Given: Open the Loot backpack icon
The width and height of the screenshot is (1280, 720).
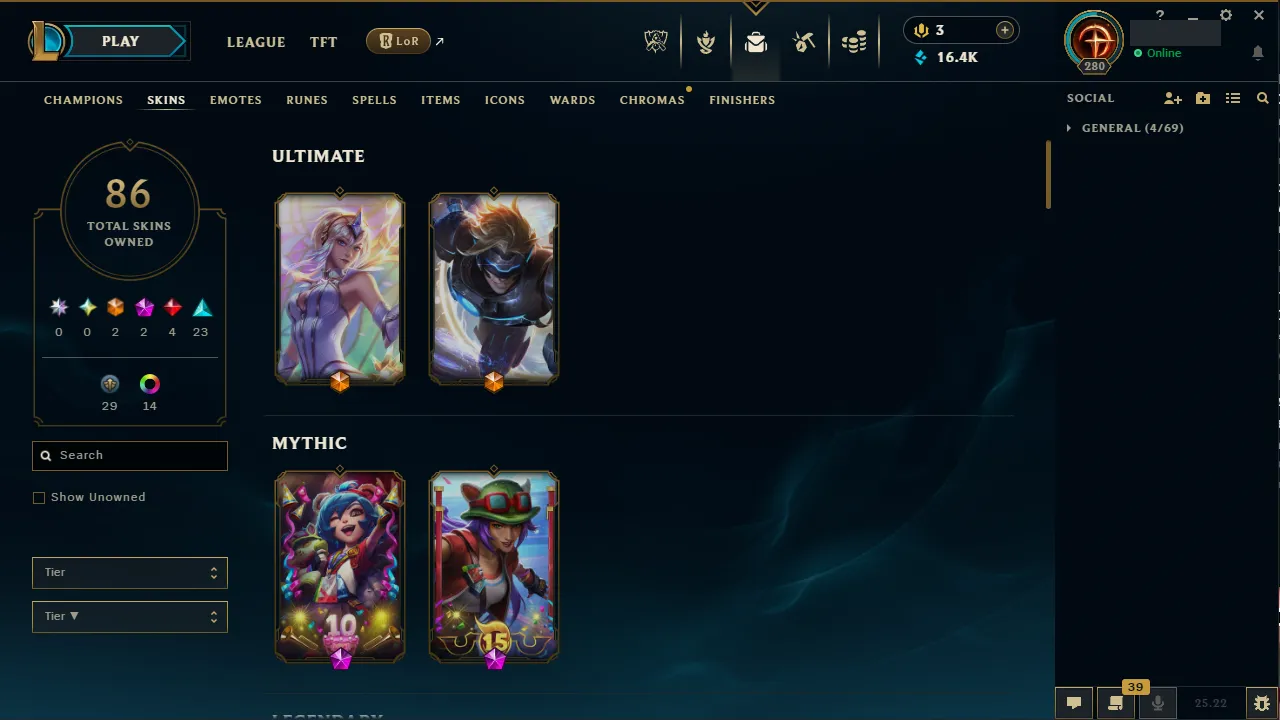Looking at the screenshot, I should coord(755,41).
